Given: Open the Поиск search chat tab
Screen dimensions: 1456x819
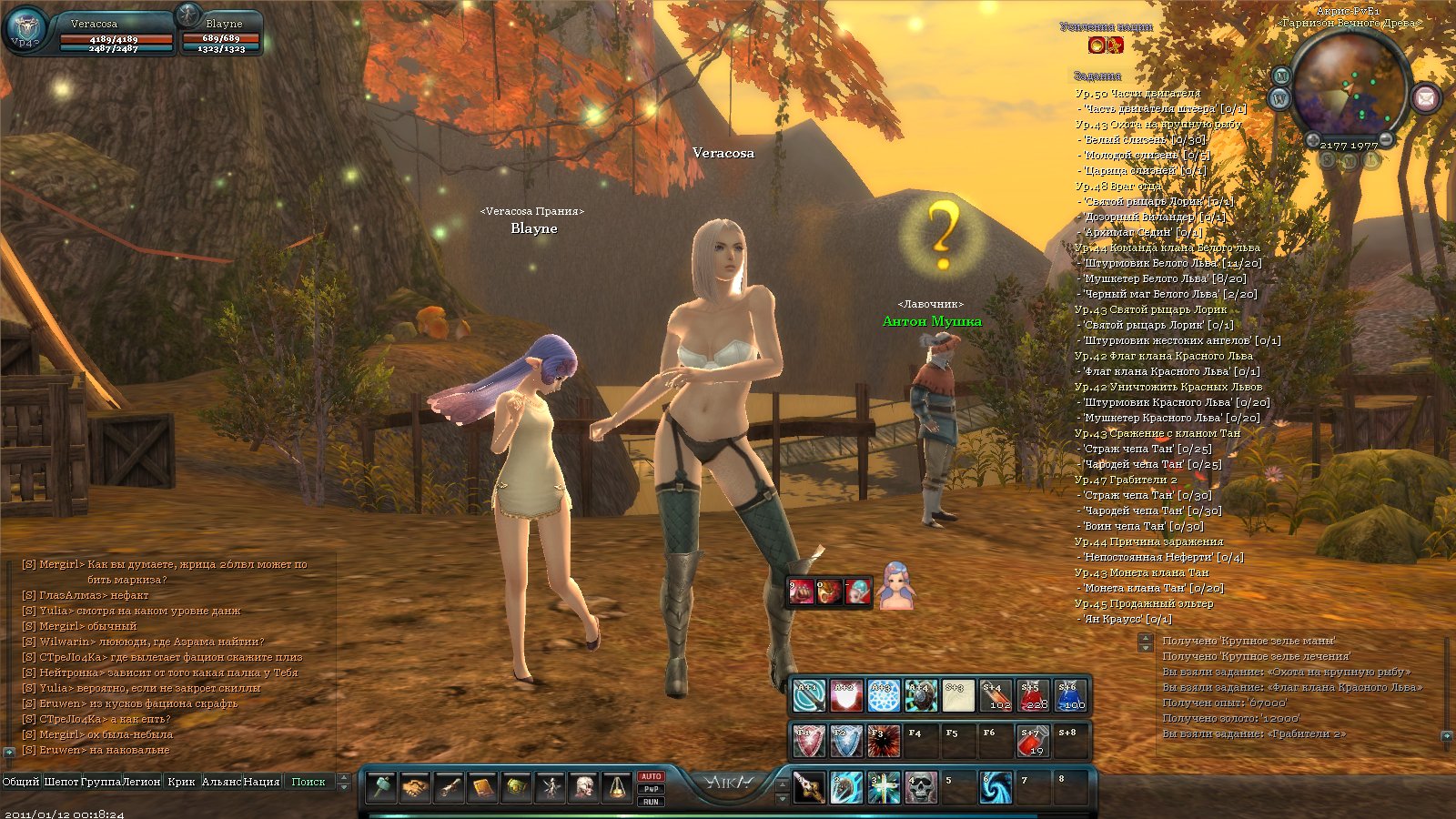Looking at the screenshot, I should (308, 782).
